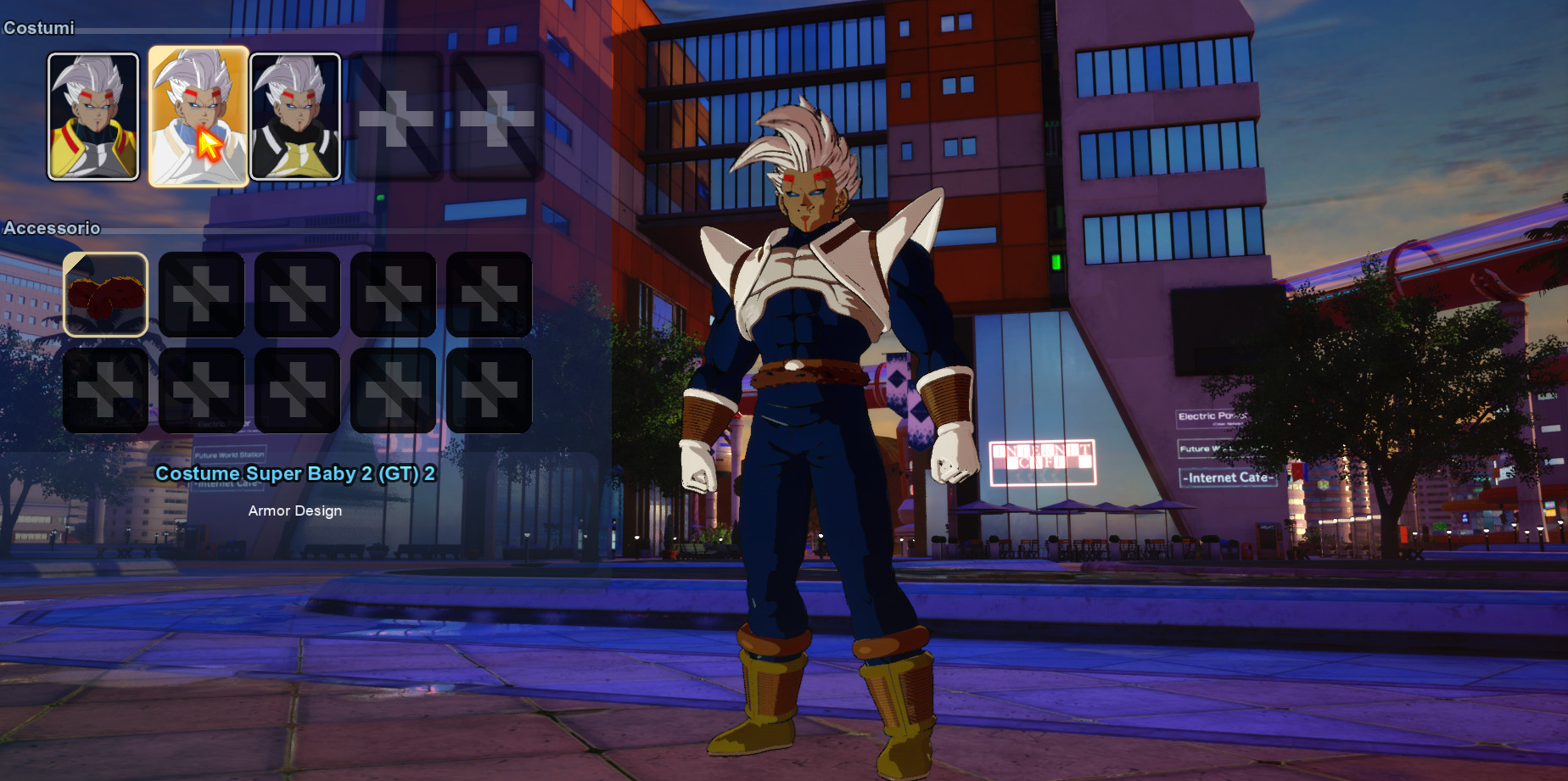
Task: Click the Armor Design label
Action: tap(294, 510)
